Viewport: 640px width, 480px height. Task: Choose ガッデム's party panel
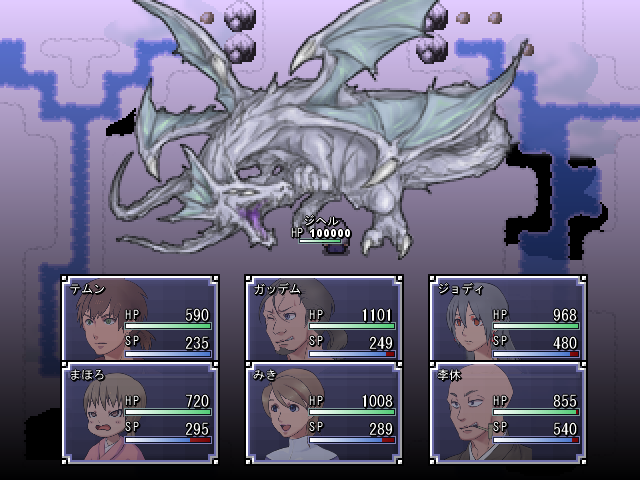[323, 319]
